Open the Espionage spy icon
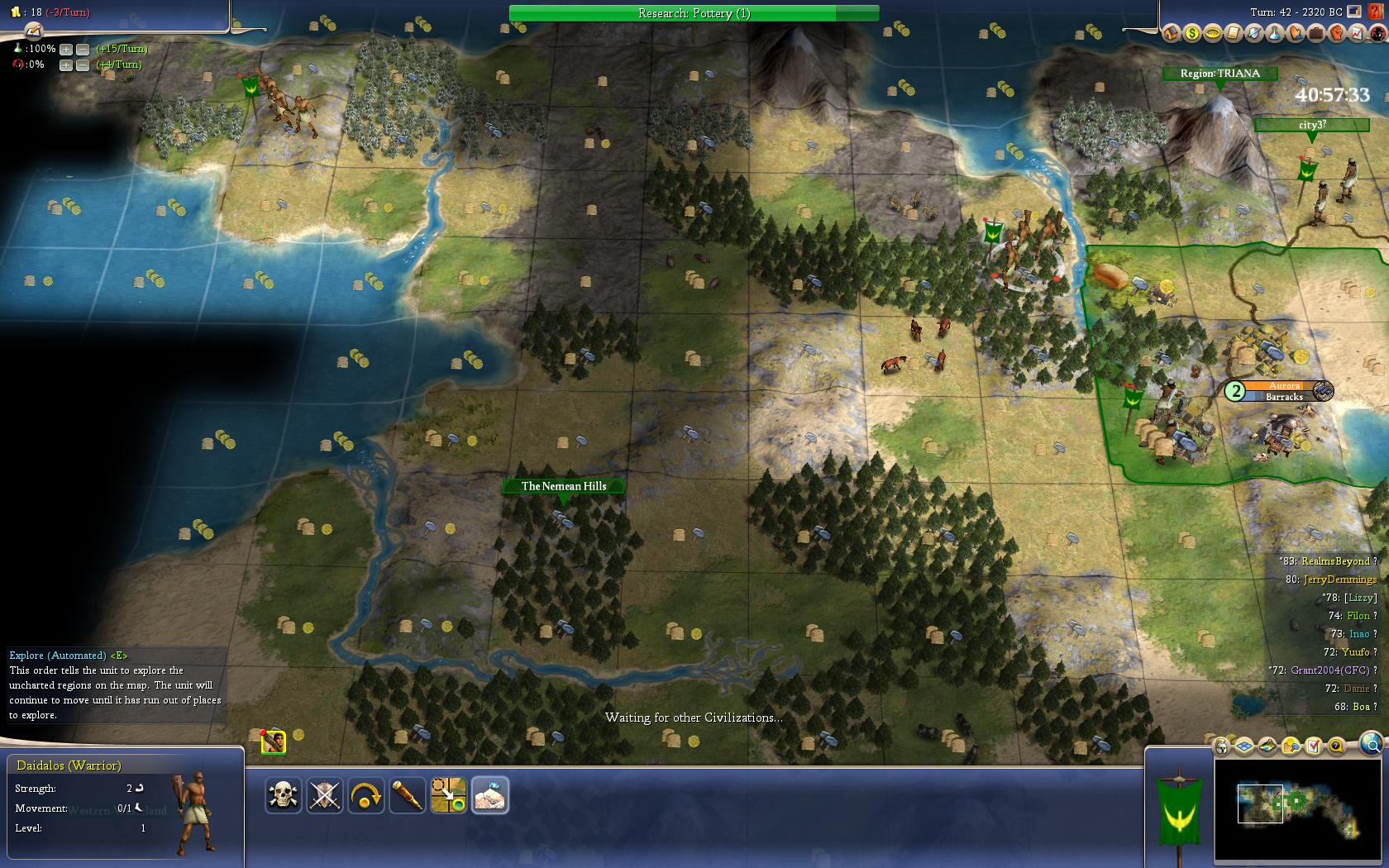 1377,34
